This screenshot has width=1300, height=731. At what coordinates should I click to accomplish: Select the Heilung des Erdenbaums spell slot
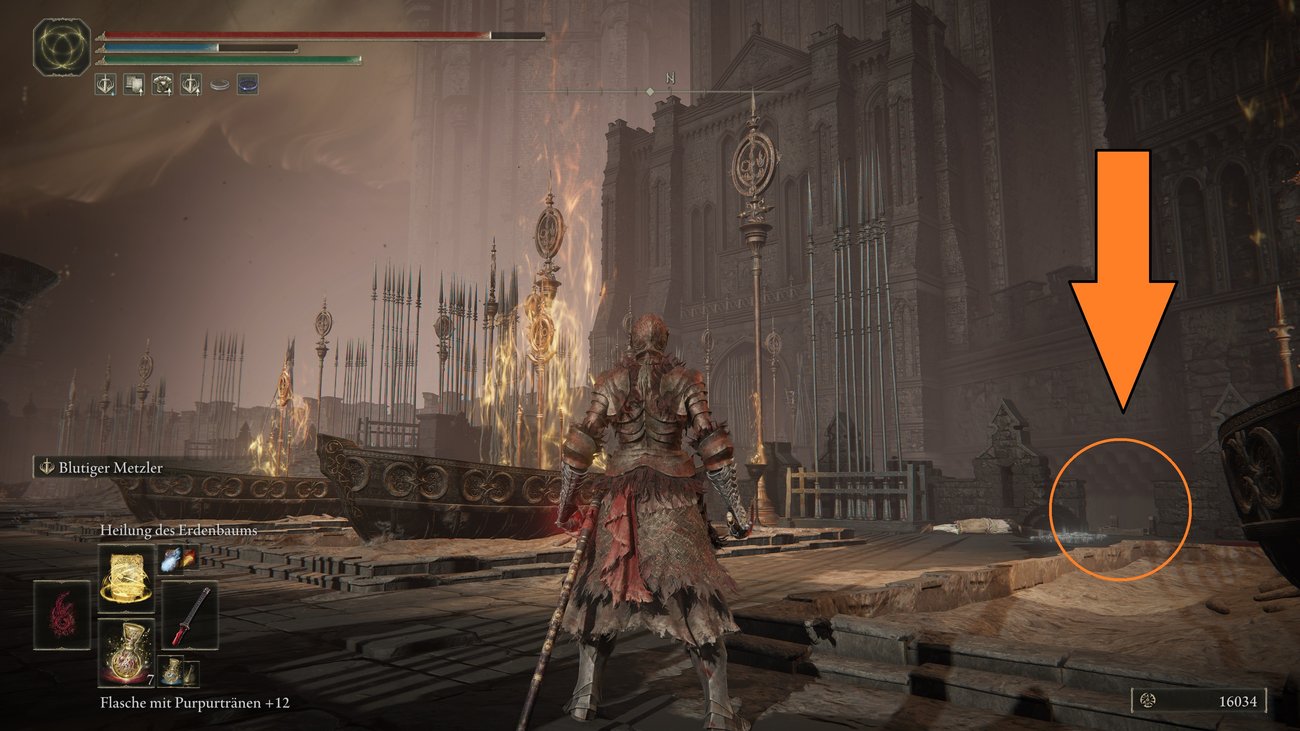pyautogui.click(x=126, y=578)
